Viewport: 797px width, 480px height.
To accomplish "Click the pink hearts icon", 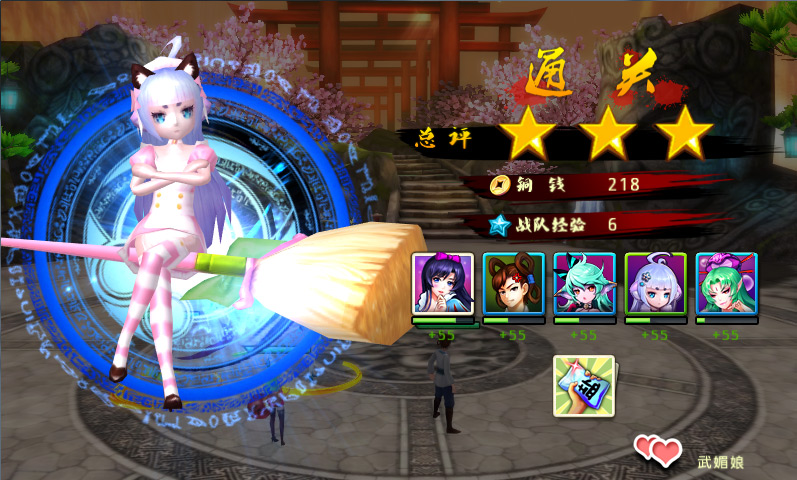I will tap(657, 452).
